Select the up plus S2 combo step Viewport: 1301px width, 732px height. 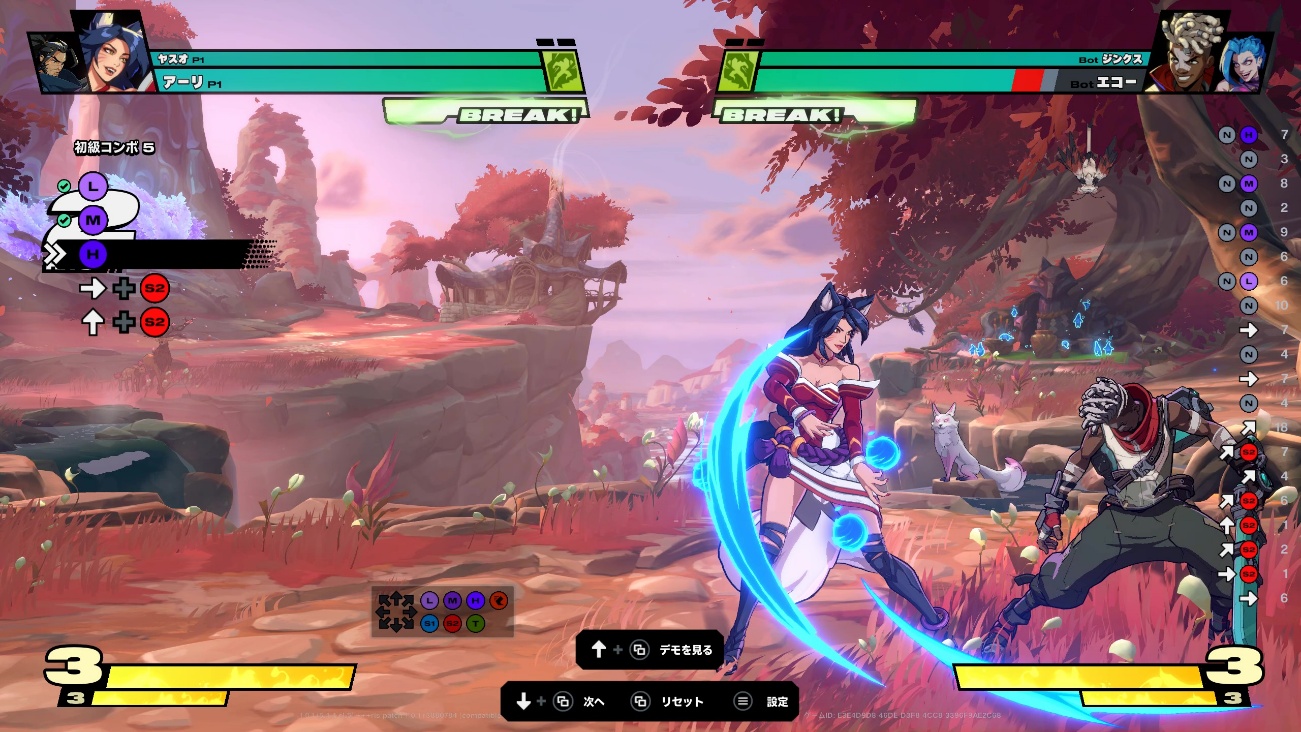124,322
